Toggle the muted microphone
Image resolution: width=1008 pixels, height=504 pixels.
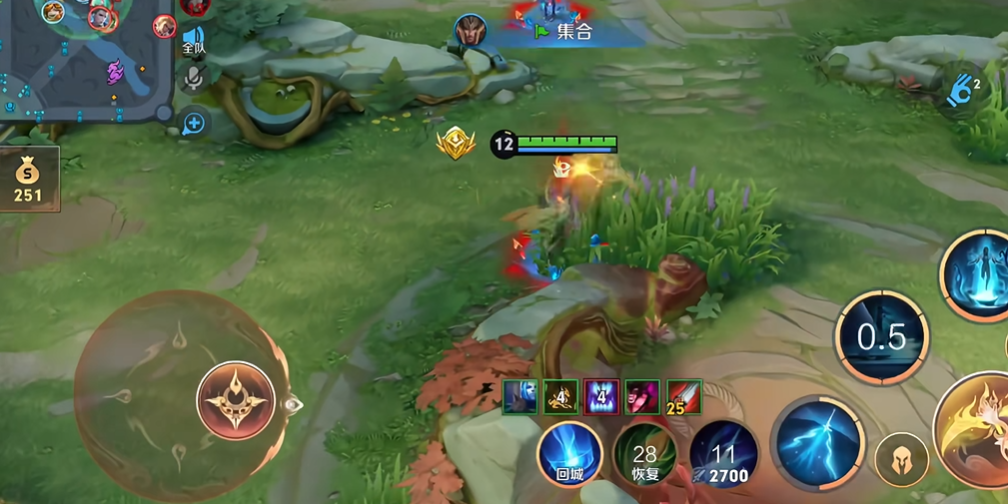click(x=193, y=78)
